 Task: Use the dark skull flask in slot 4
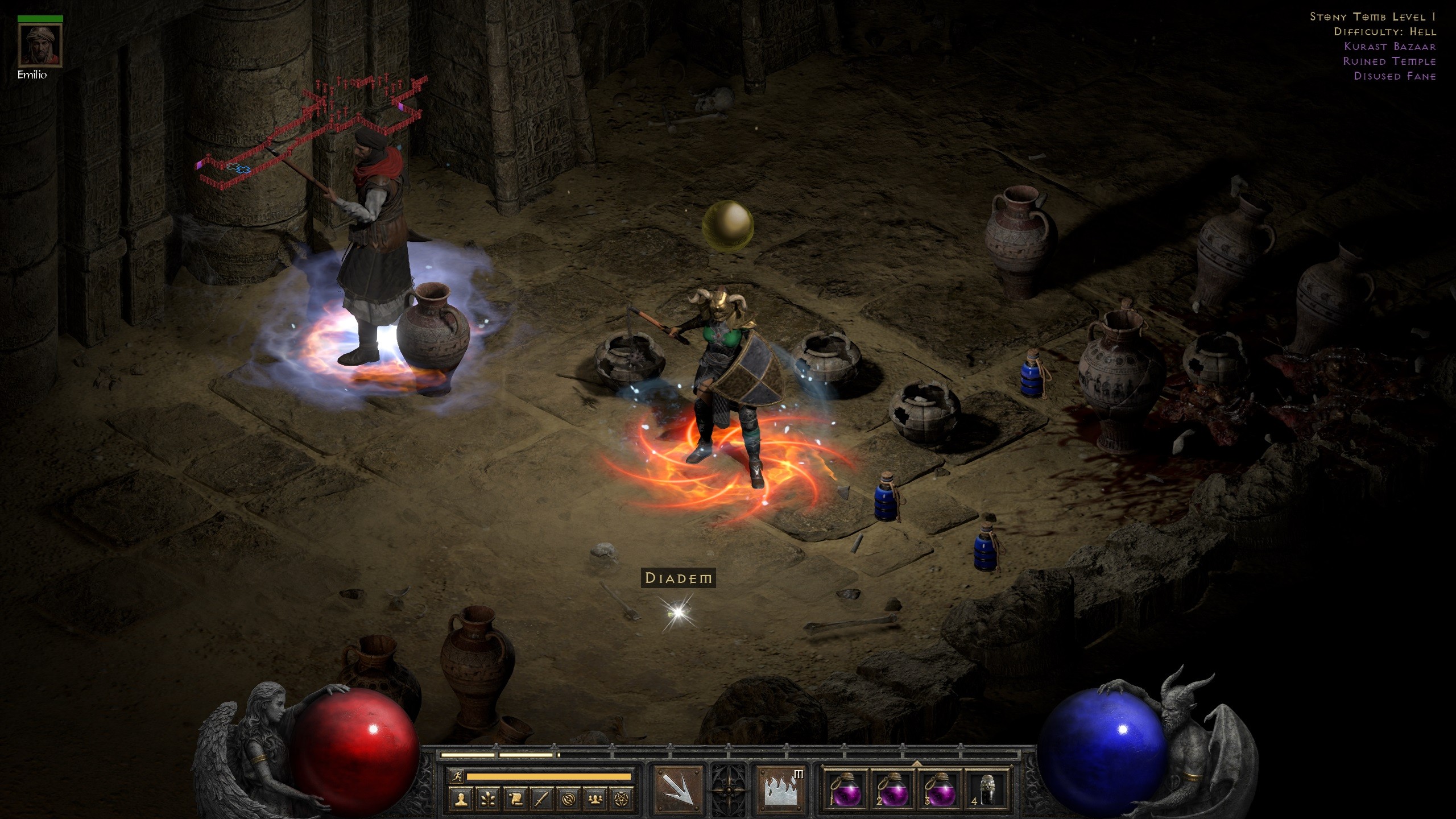pos(987,790)
